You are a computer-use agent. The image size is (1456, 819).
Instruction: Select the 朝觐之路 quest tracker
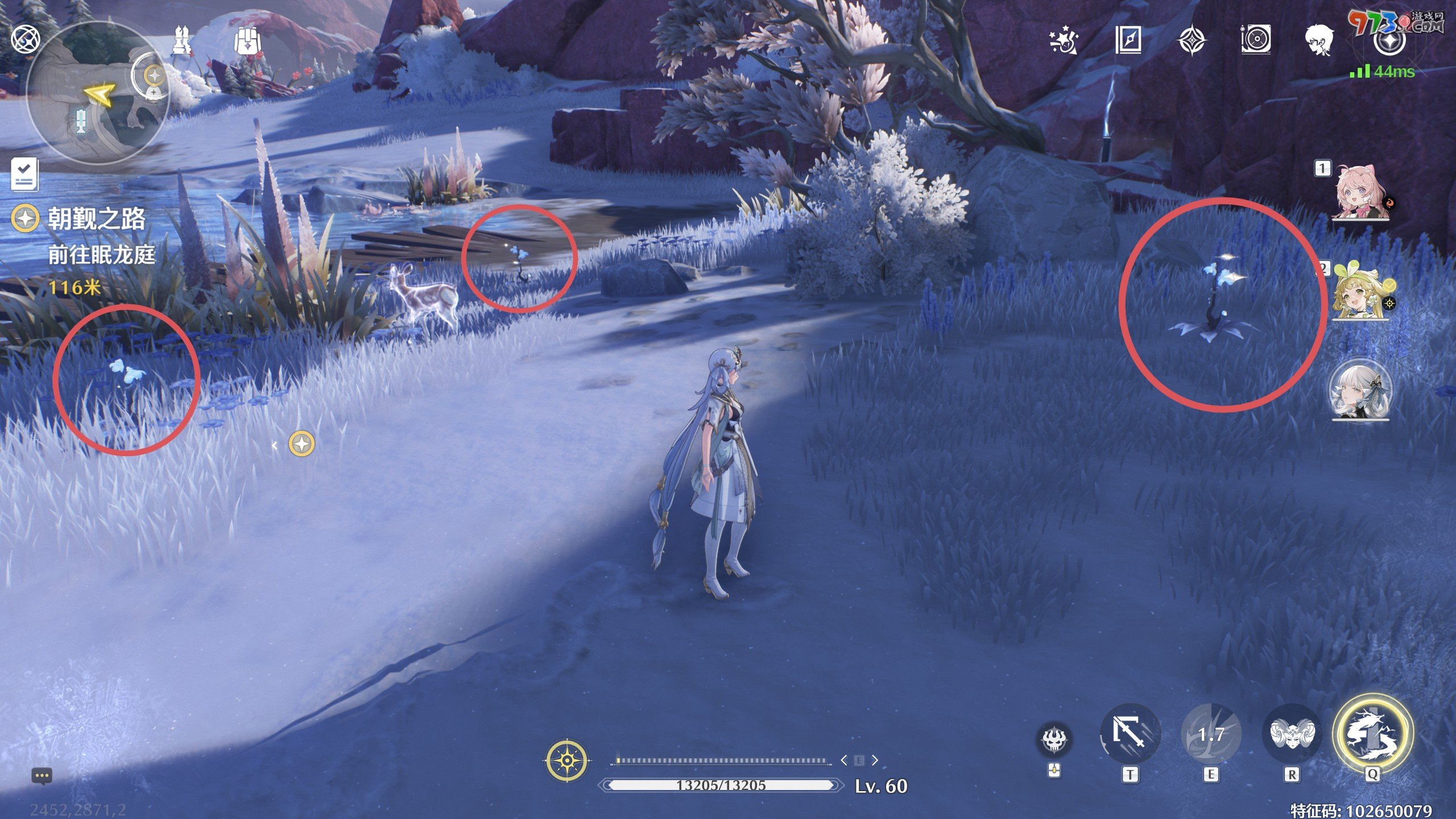click(96, 219)
